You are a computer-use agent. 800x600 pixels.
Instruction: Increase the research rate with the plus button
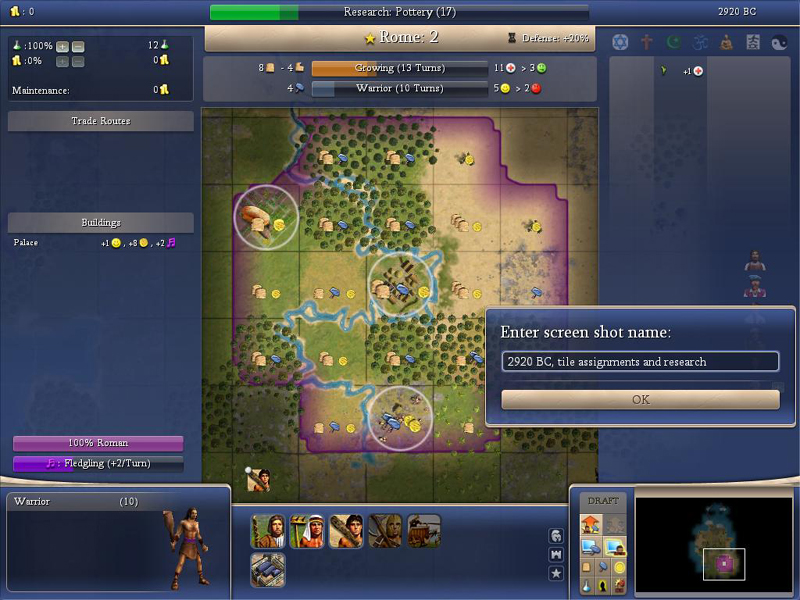pyautogui.click(x=62, y=46)
